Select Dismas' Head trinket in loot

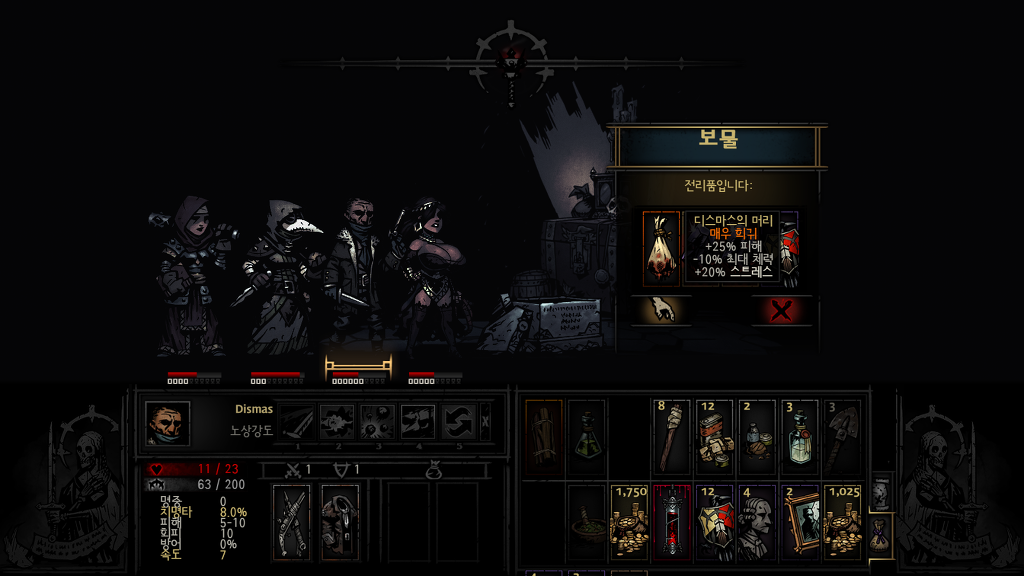pos(661,248)
